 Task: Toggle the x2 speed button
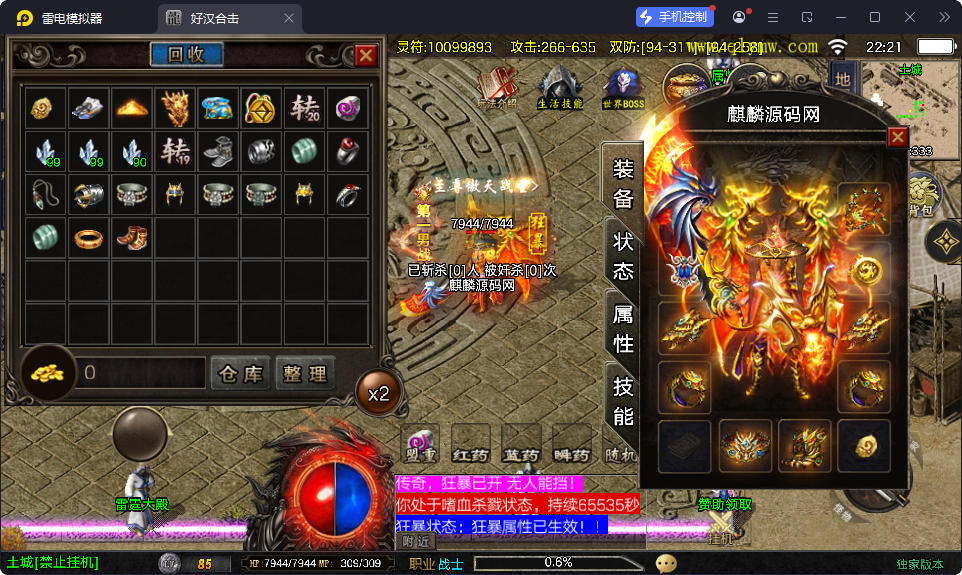(x=378, y=394)
